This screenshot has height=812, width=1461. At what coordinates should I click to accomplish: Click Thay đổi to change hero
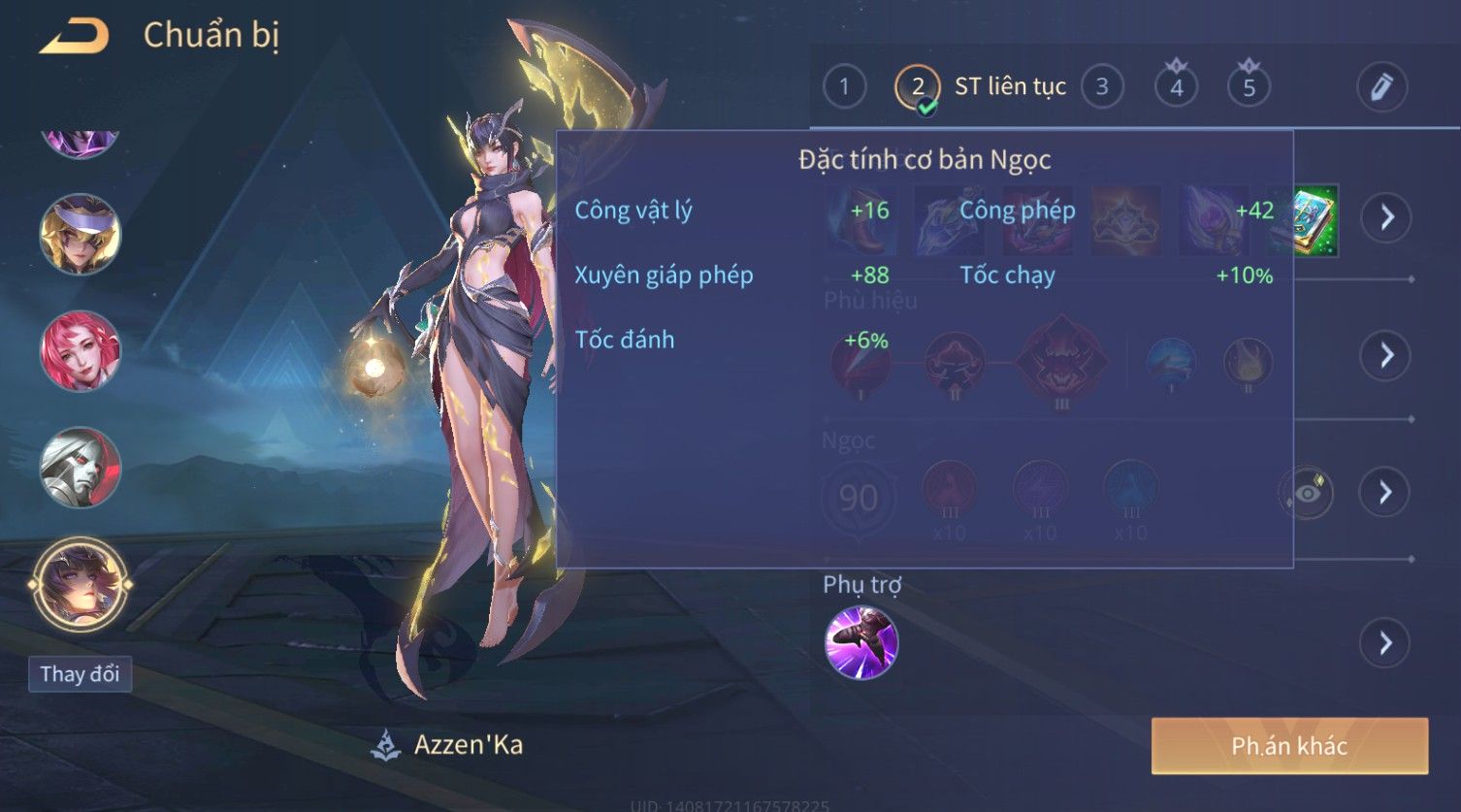tap(80, 674)
